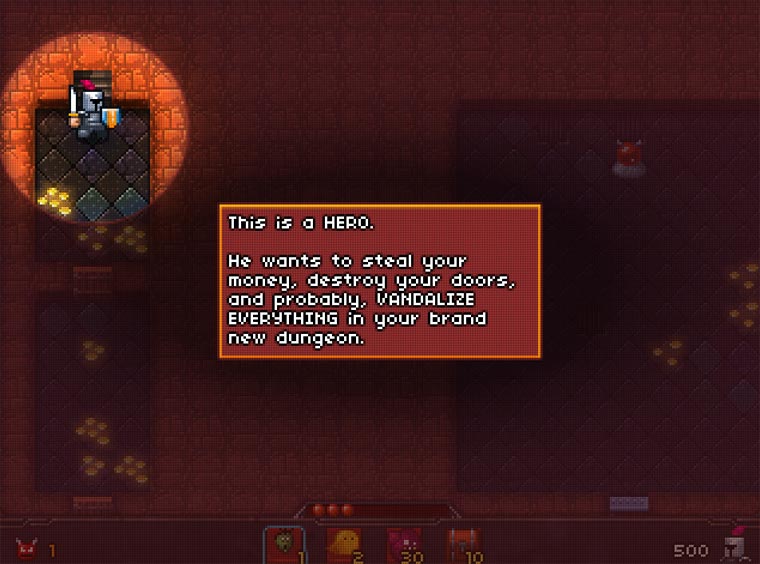760x564 pixels.
Task: Select the green goblin monster slot
Action: [x=284, y=545]
